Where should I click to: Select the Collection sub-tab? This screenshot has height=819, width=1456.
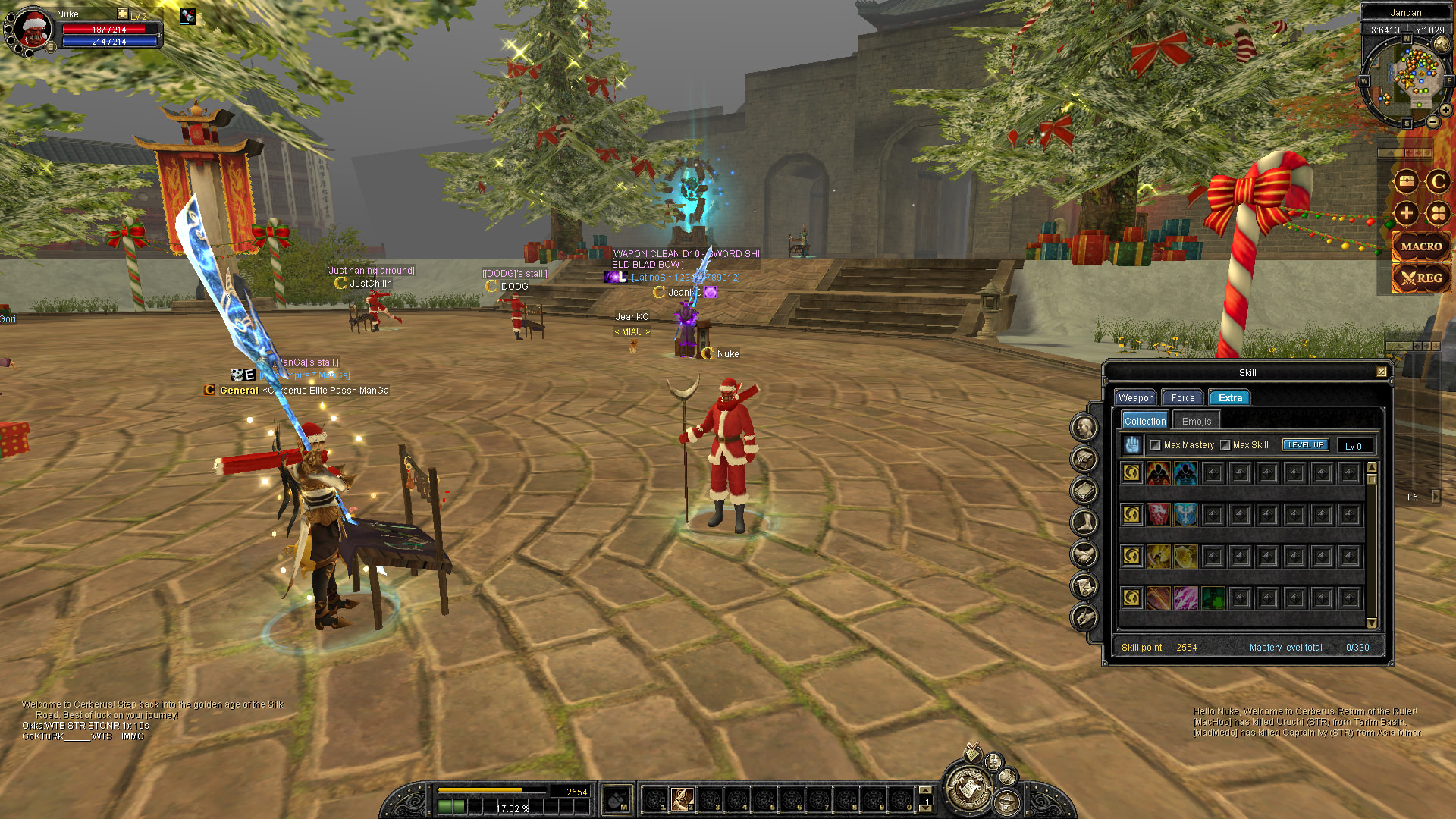click(x=1144, y=422)
